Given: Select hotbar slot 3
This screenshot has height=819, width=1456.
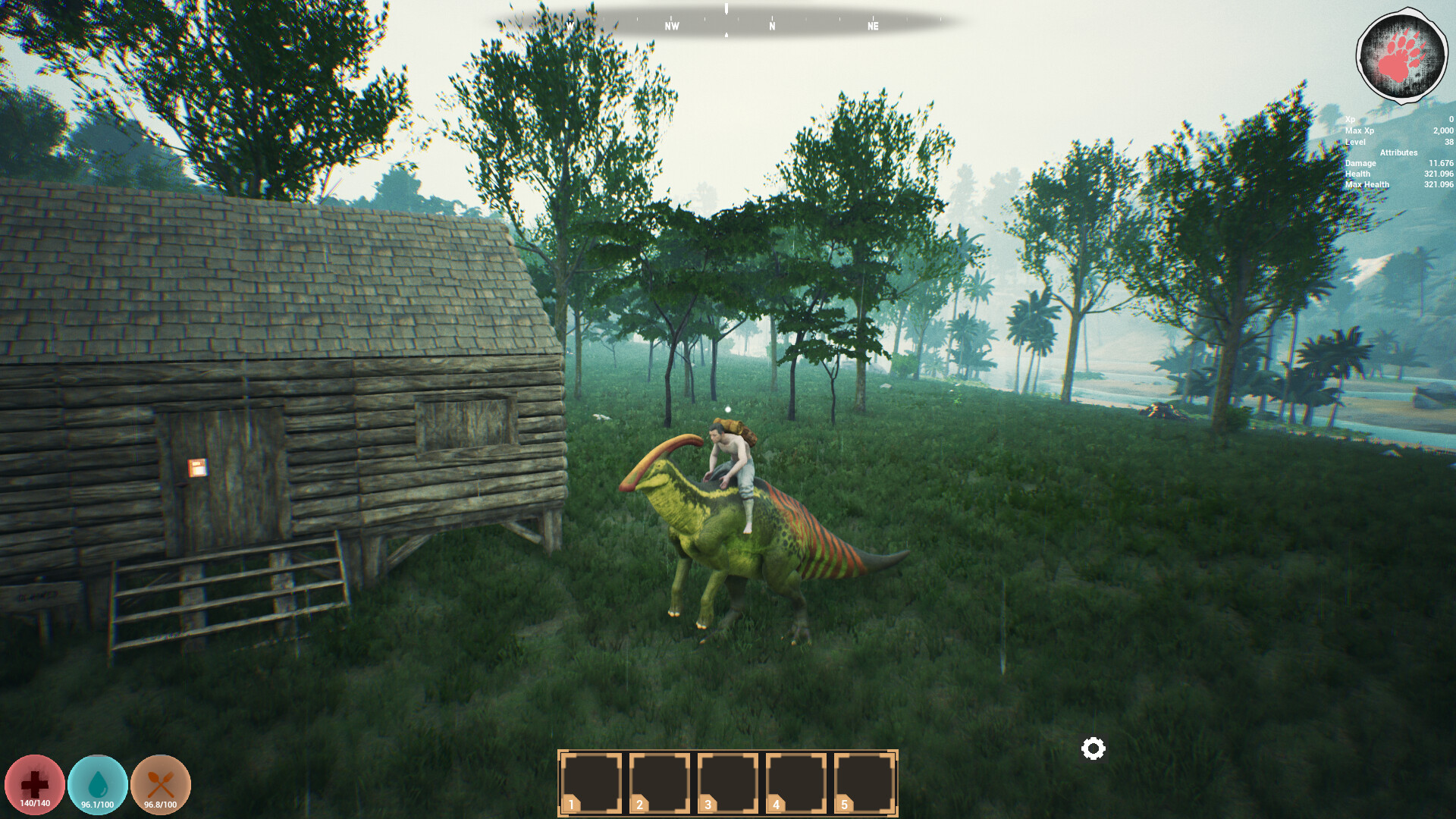Looking at the screenshot, I should [x=726, y=783].
